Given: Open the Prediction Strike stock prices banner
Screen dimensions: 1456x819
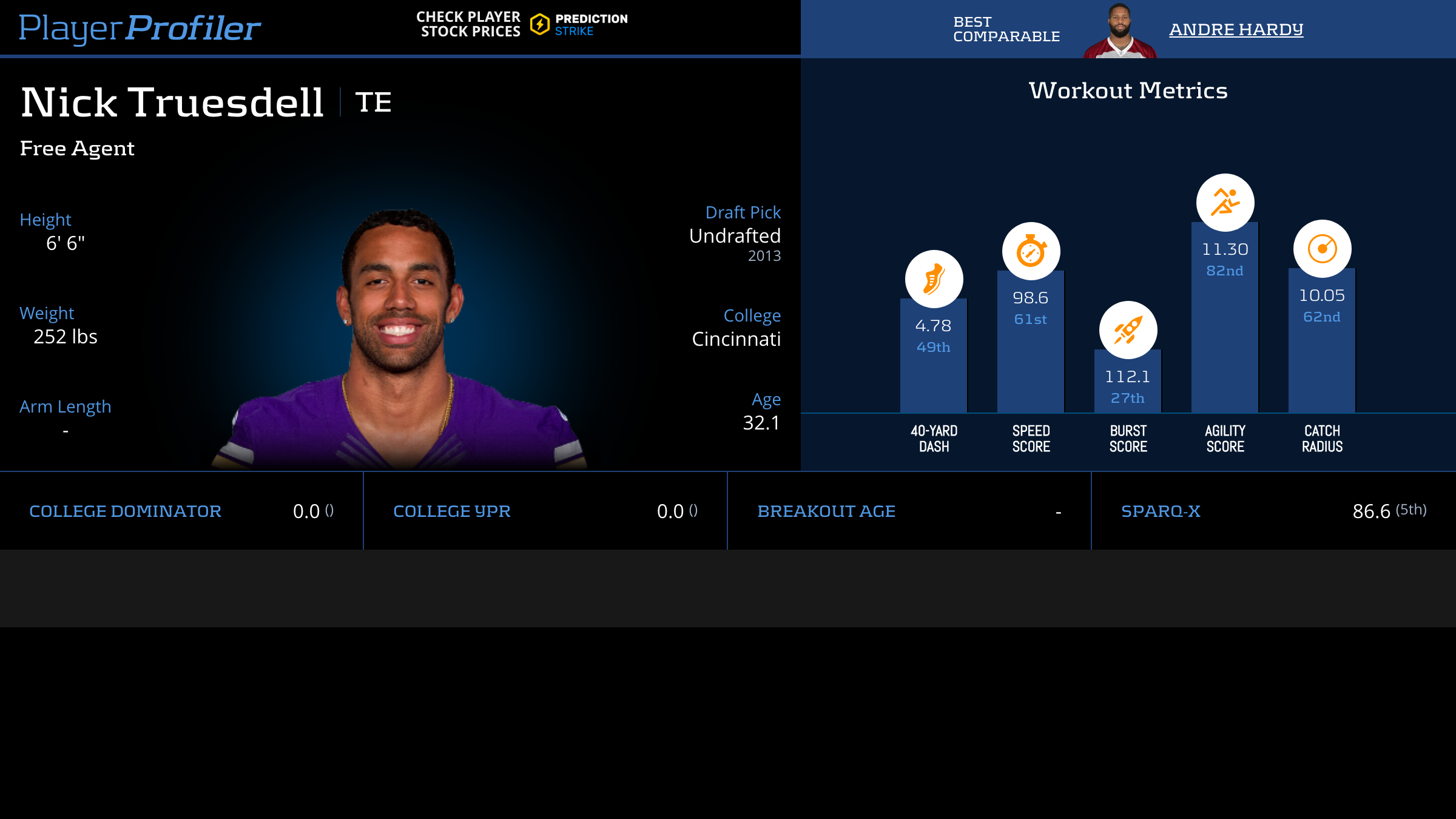Looking at the screenshot, I should [x=522, y=24].
